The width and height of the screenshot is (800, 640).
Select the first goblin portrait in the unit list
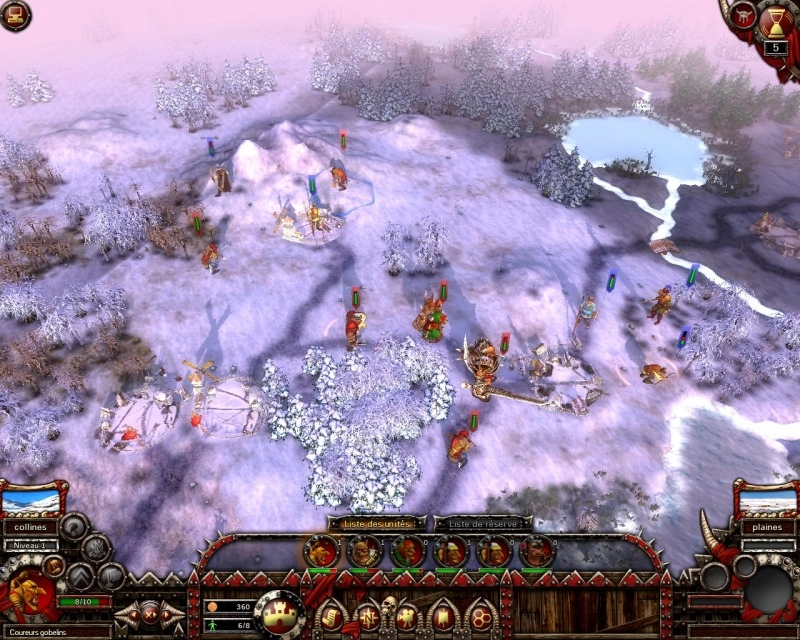pos(320,551)
